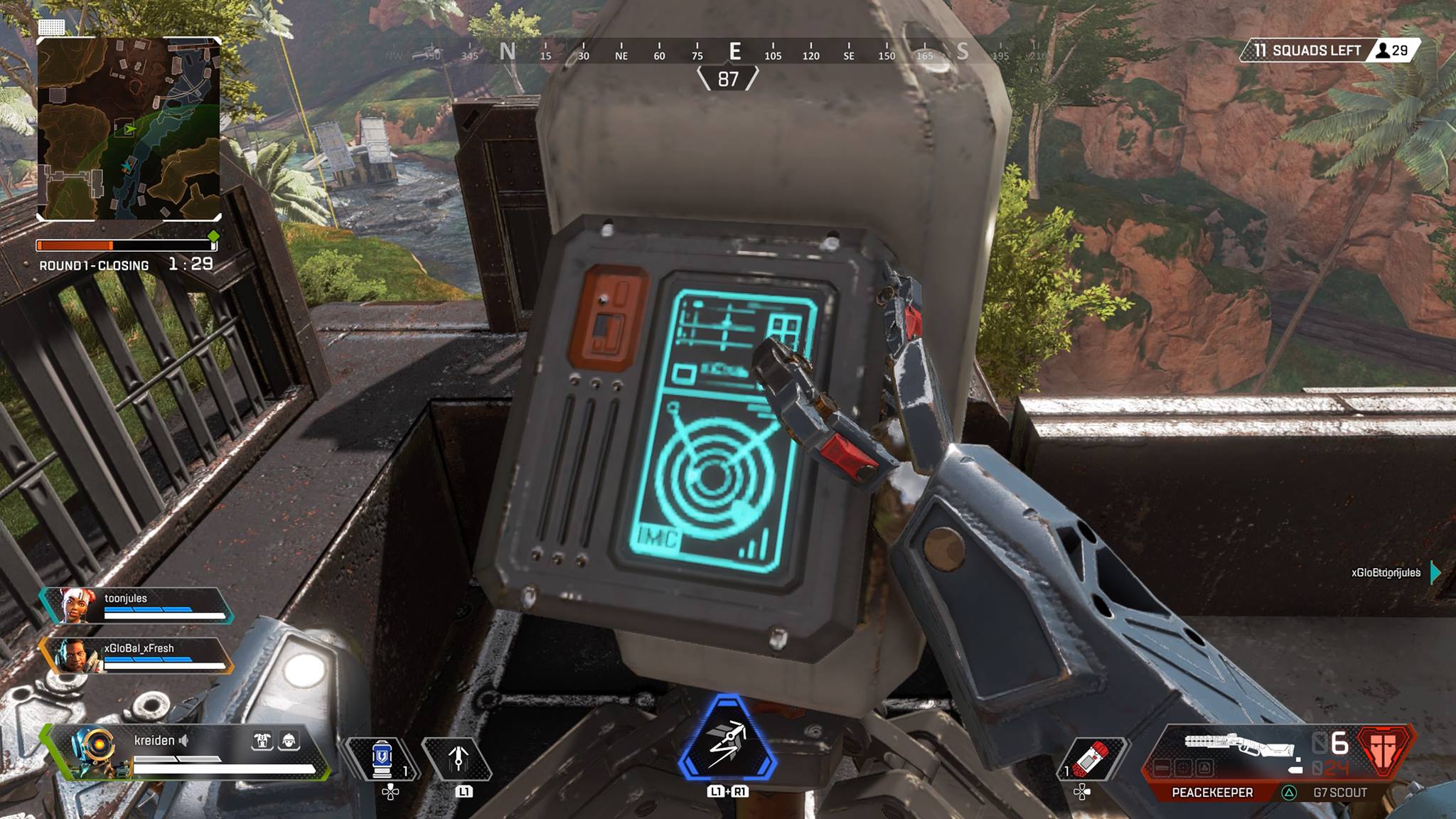Activate the grappling hook tactical ability
Image resolution: width=1456 pixels, height=819 pixels.
coord(459,759)
